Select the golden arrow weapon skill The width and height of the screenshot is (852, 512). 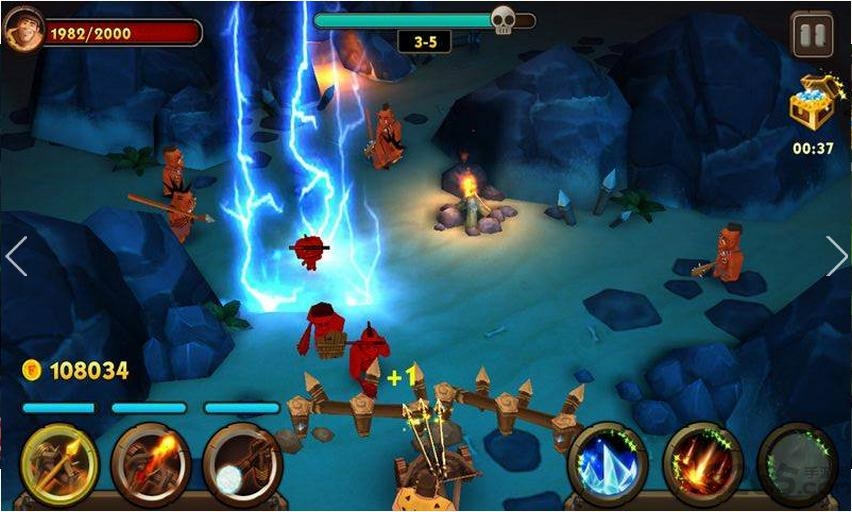60,464
